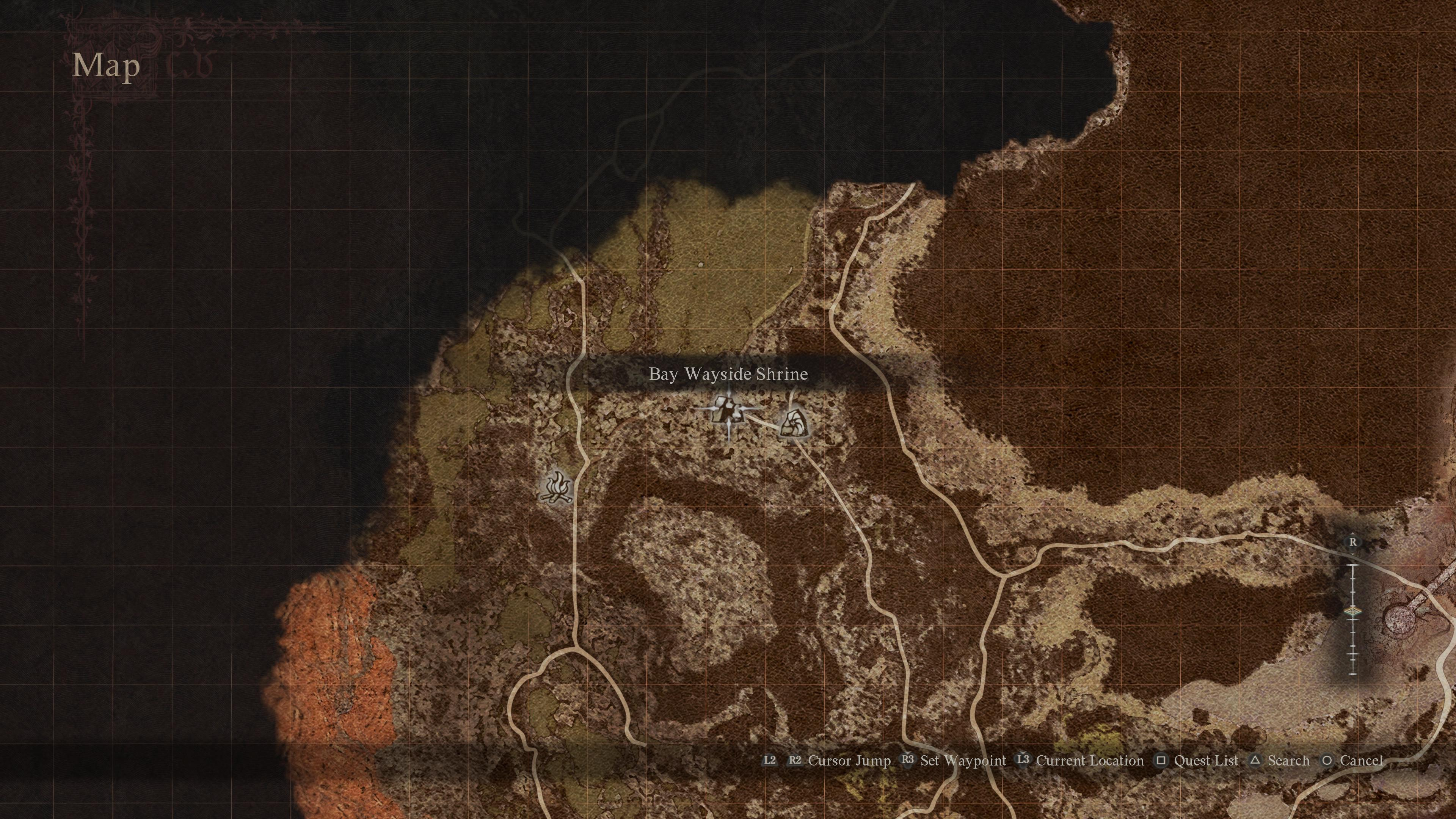Select the cave entrance icon near the shrine
The width and height of the screenshot is (1456, 819).
coord(794,422)
